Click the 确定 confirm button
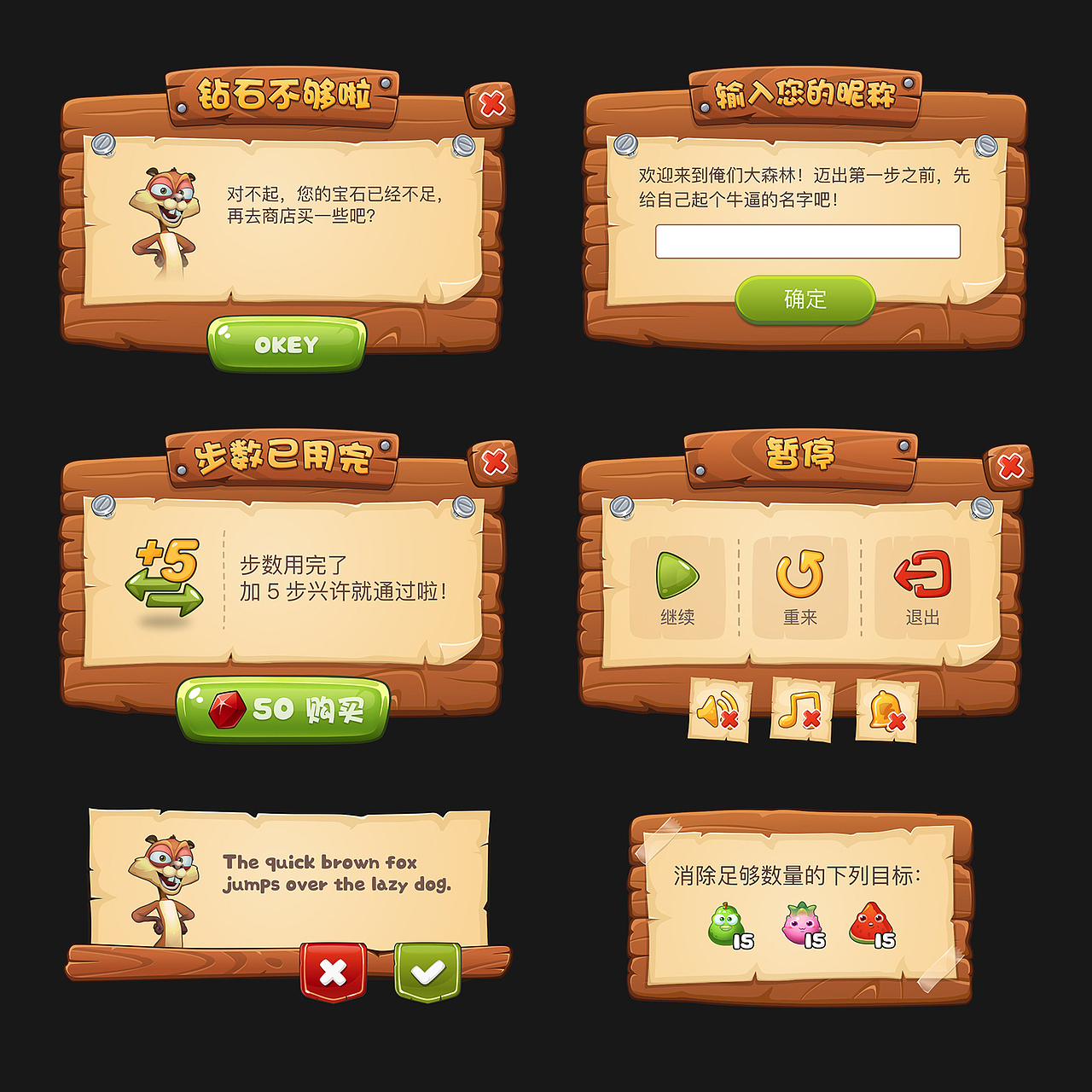 tap(805, 299)
